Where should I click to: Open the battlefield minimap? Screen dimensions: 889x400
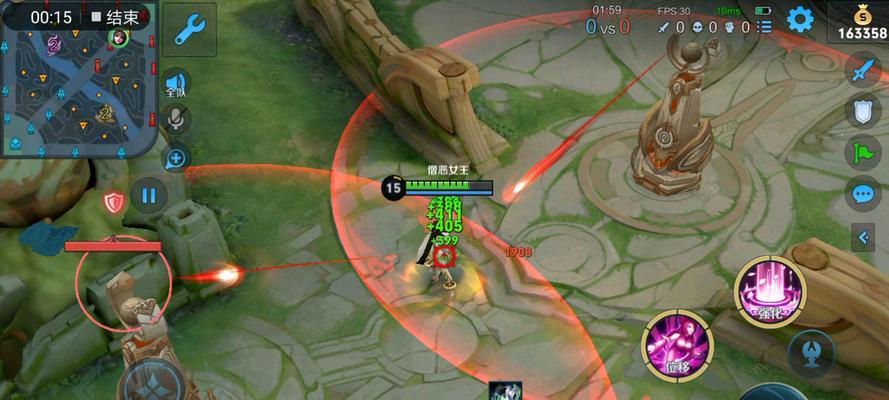click(77, 90)
